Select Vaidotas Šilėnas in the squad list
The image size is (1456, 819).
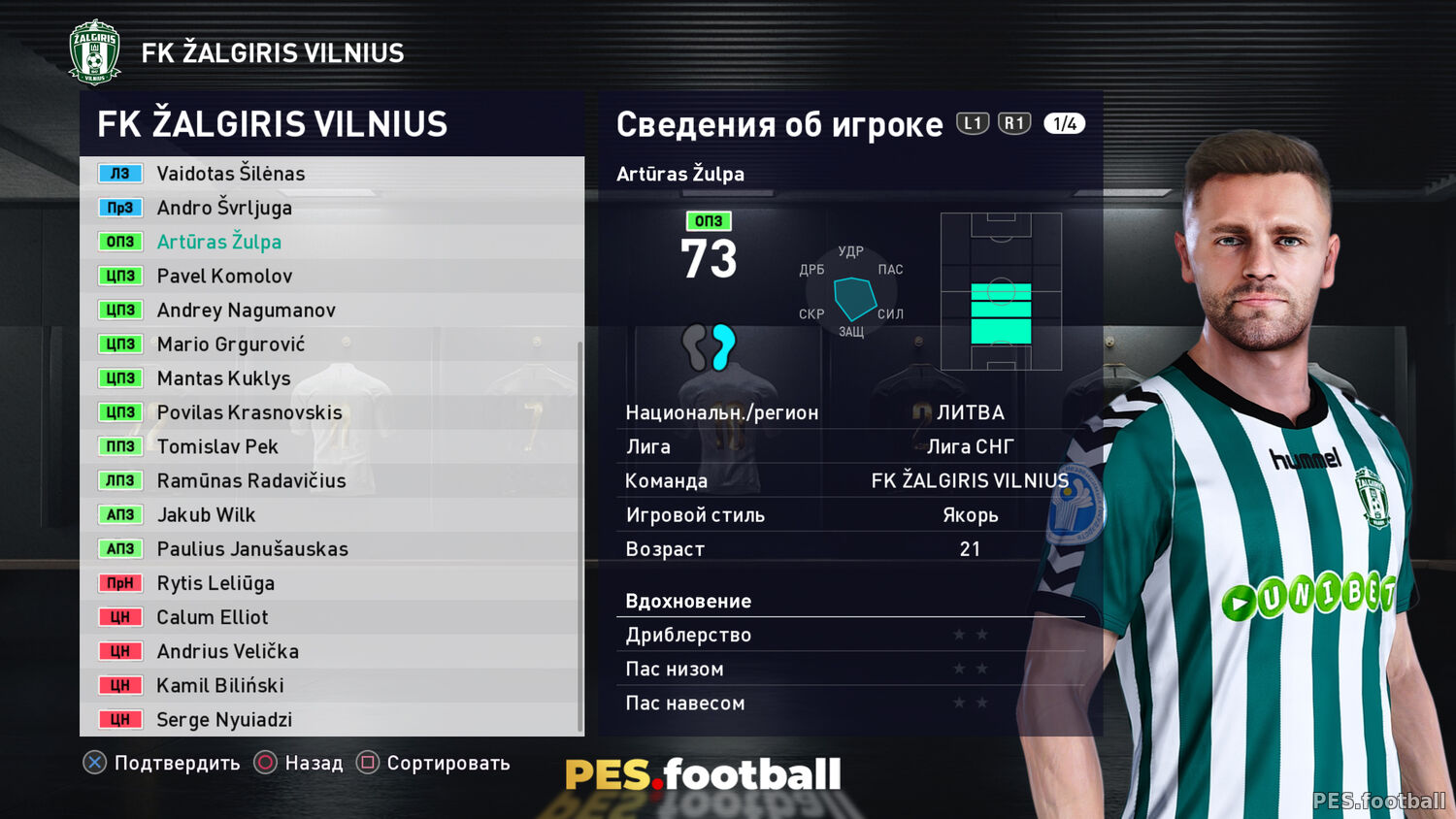[x=231, y=174]
